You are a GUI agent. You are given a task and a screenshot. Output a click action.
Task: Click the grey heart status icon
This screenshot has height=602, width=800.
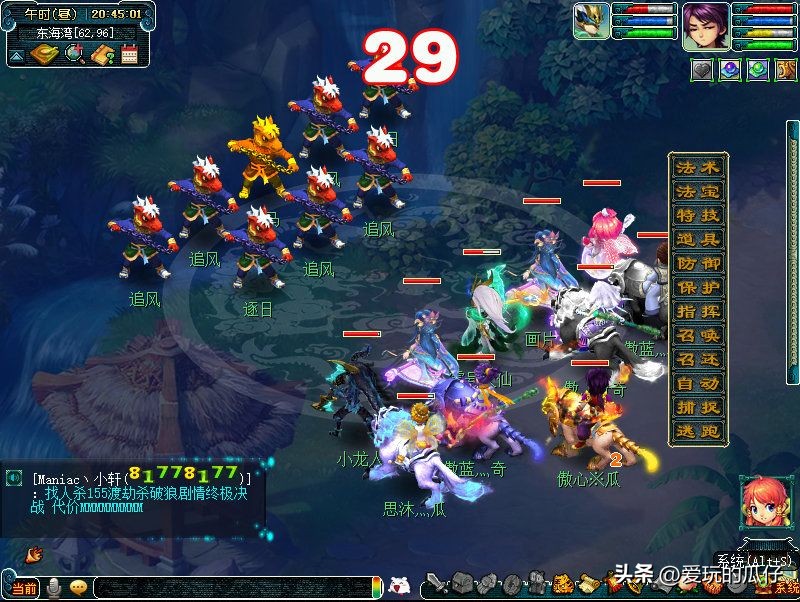(x=704, y=71)
